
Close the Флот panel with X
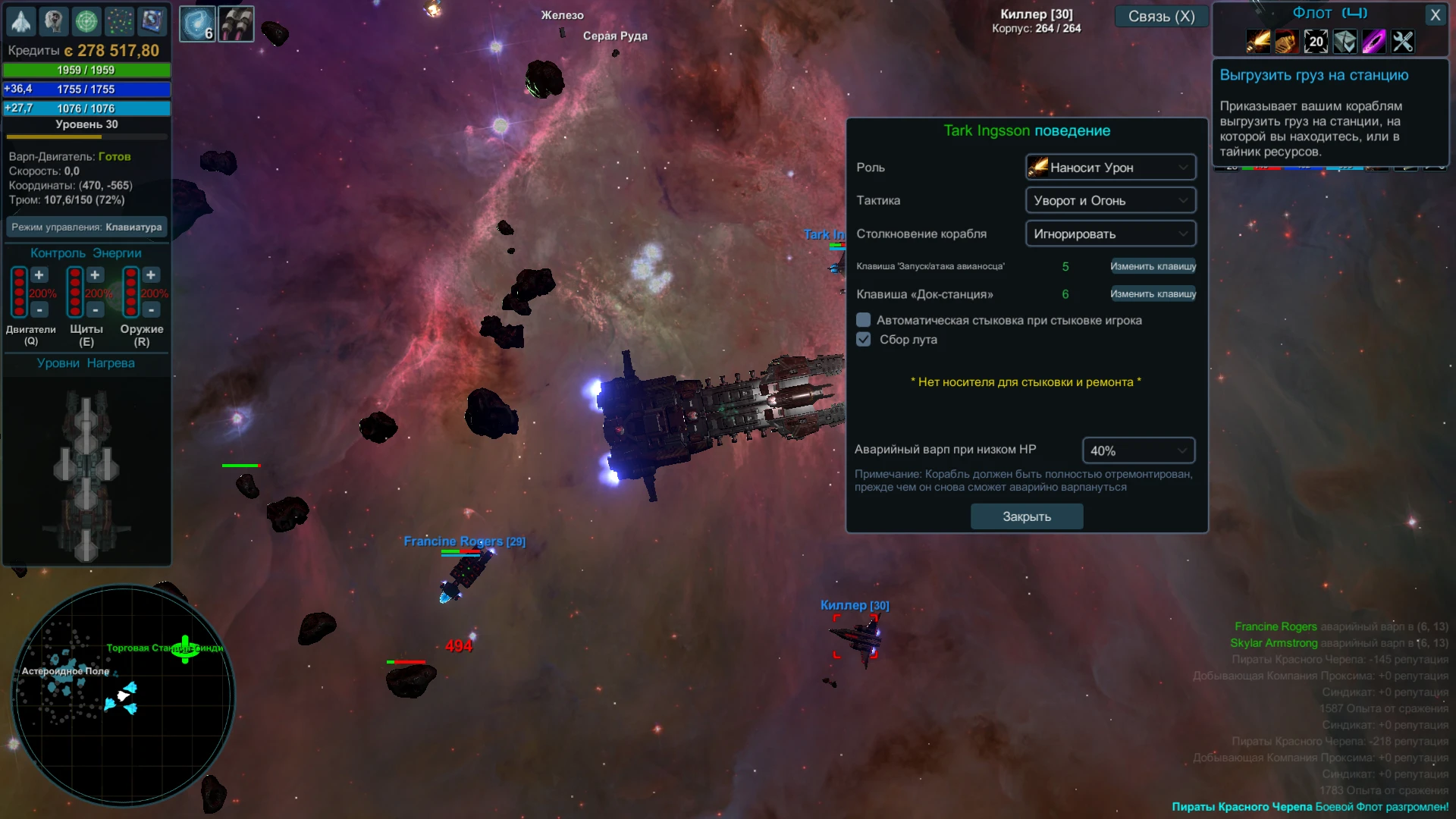click(x=1436, y=14)
